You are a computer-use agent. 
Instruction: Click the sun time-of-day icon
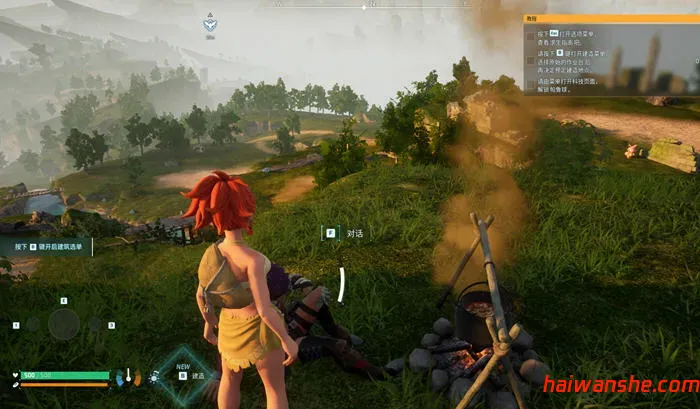(153, 377)
